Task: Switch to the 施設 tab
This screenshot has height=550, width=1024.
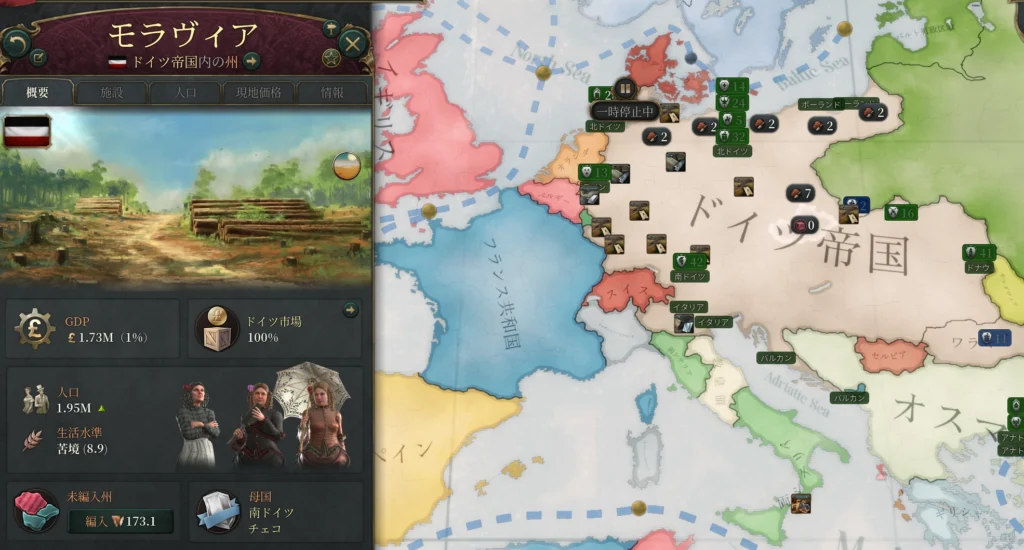Action: [x=111, y=93]
